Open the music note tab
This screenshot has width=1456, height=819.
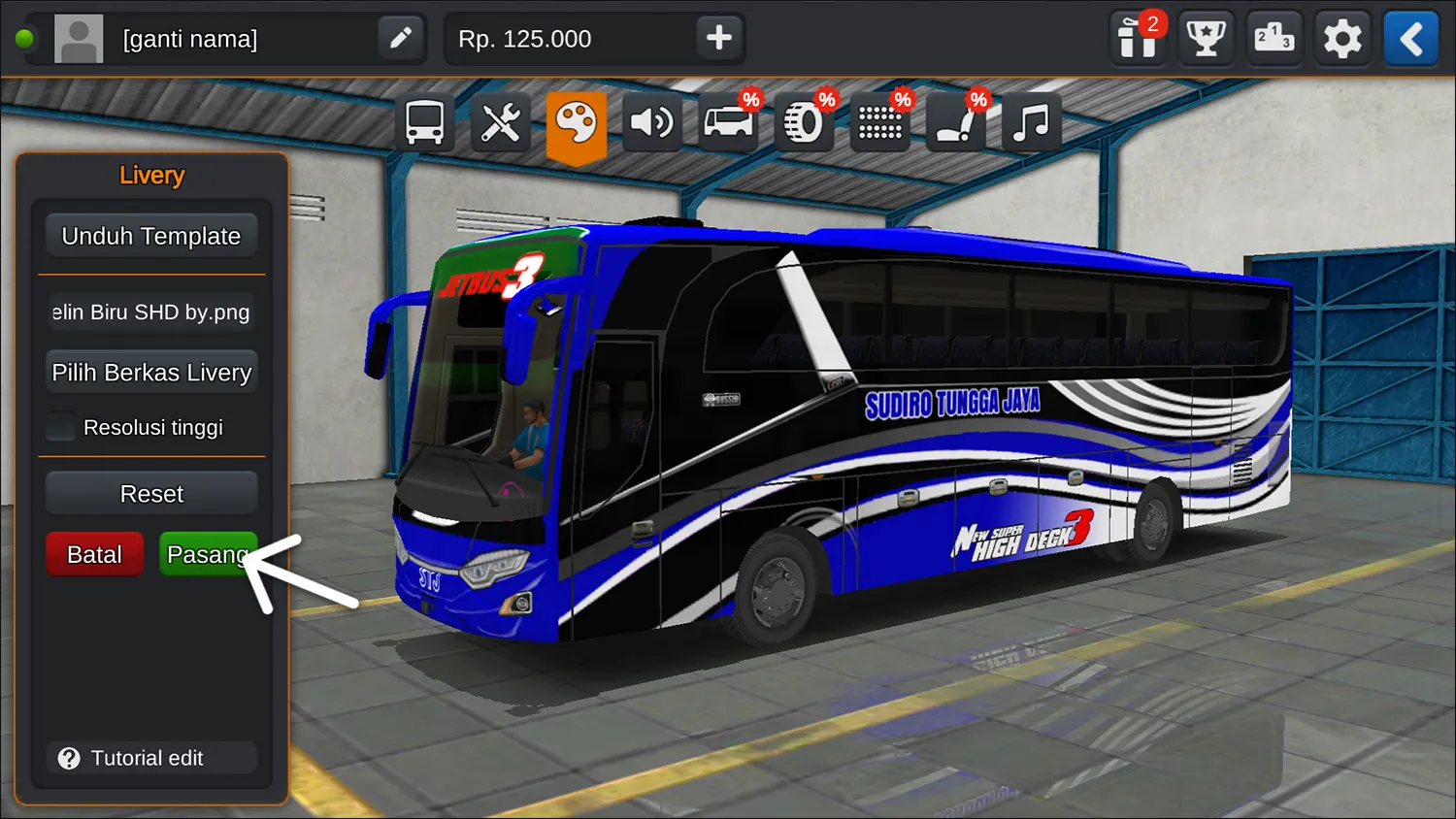click(x=1031, y=123)
